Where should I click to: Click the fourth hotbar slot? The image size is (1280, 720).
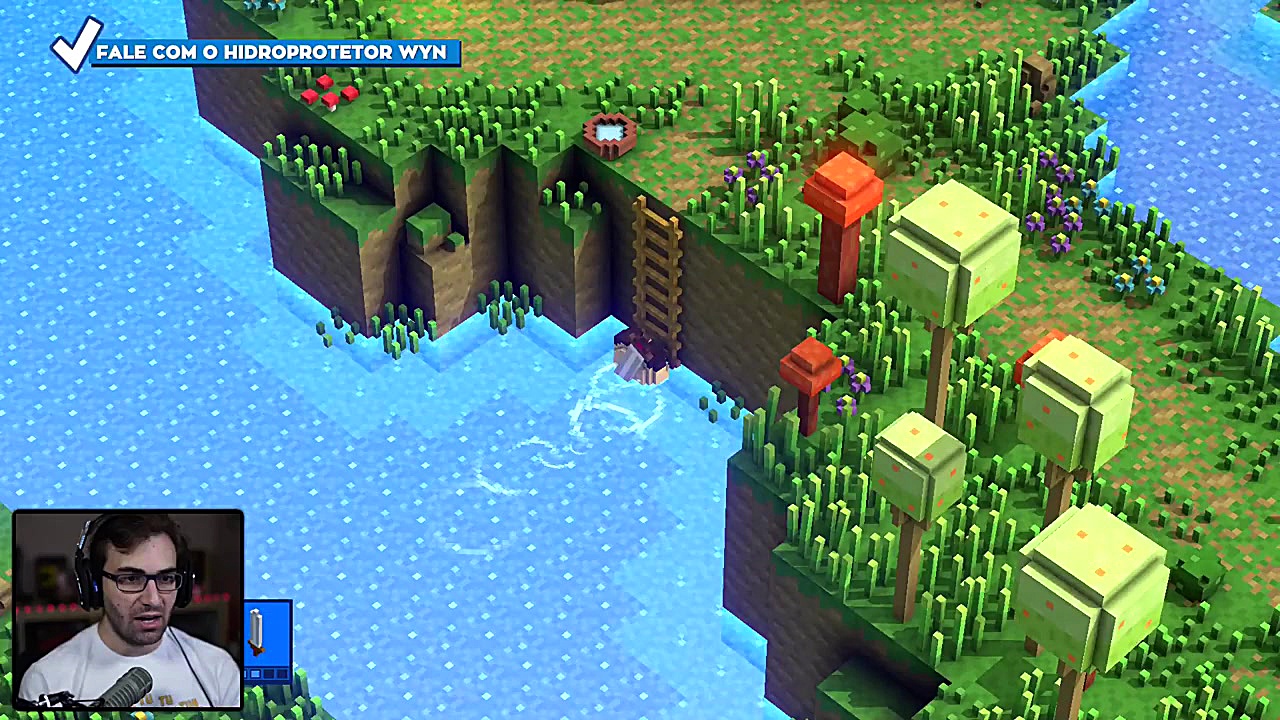click(x=281, y=672)
